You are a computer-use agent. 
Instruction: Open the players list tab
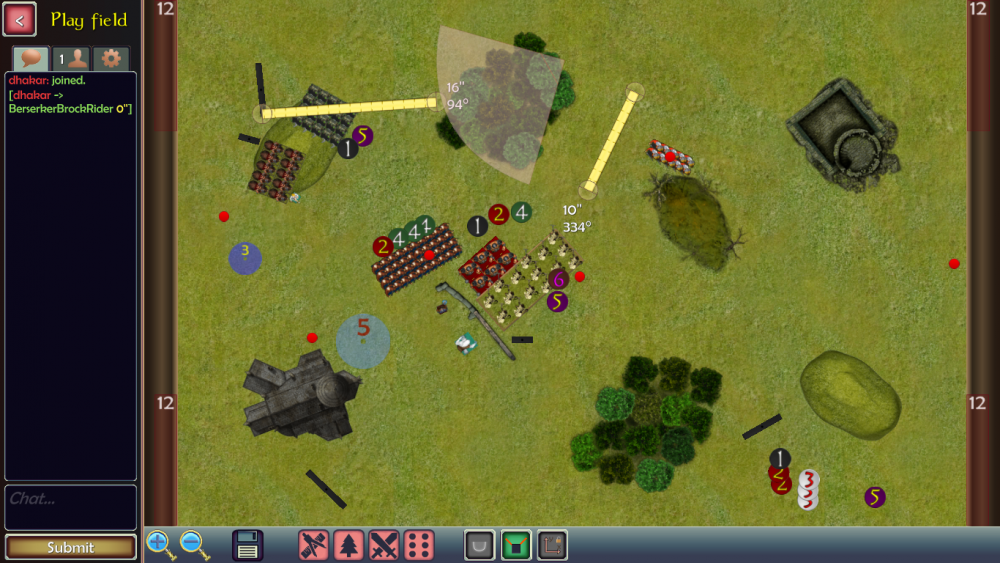click(70, 59)
